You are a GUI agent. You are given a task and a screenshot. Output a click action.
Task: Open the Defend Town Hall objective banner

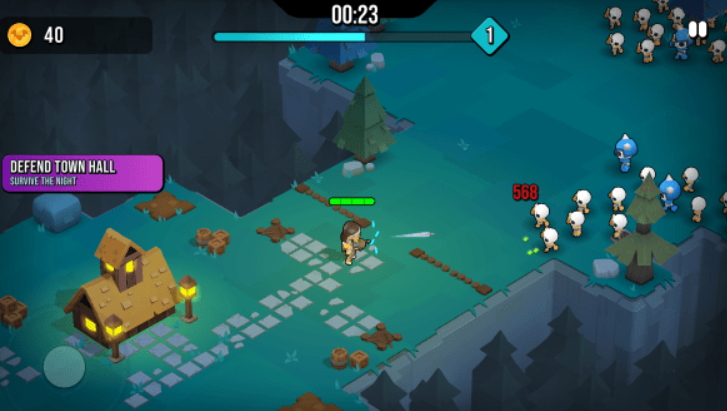[x=80, y=172]
